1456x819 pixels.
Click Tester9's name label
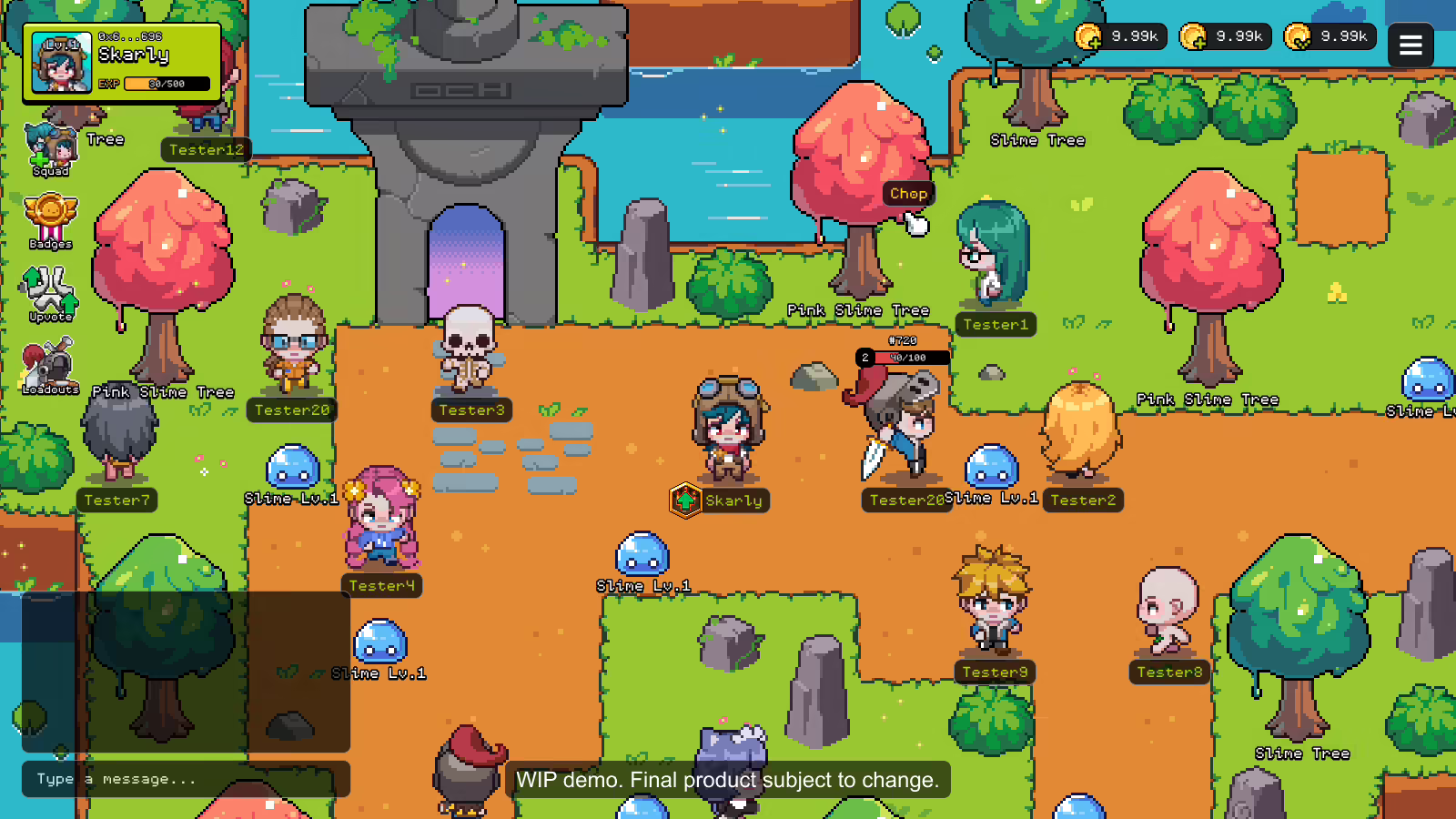pyautogui.click(x=994, y=672)
